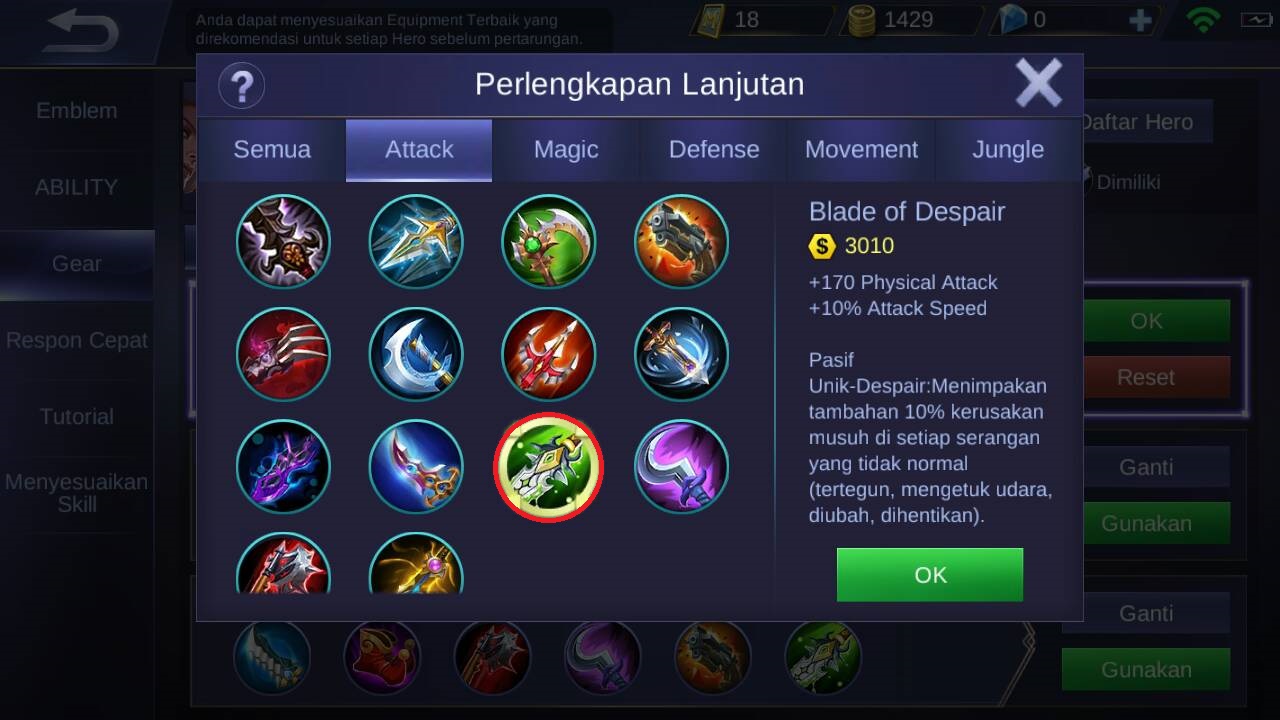This screenshot has width=1280, height=720.
Task: Choose the red trident item icon
Action: [548, 354]
